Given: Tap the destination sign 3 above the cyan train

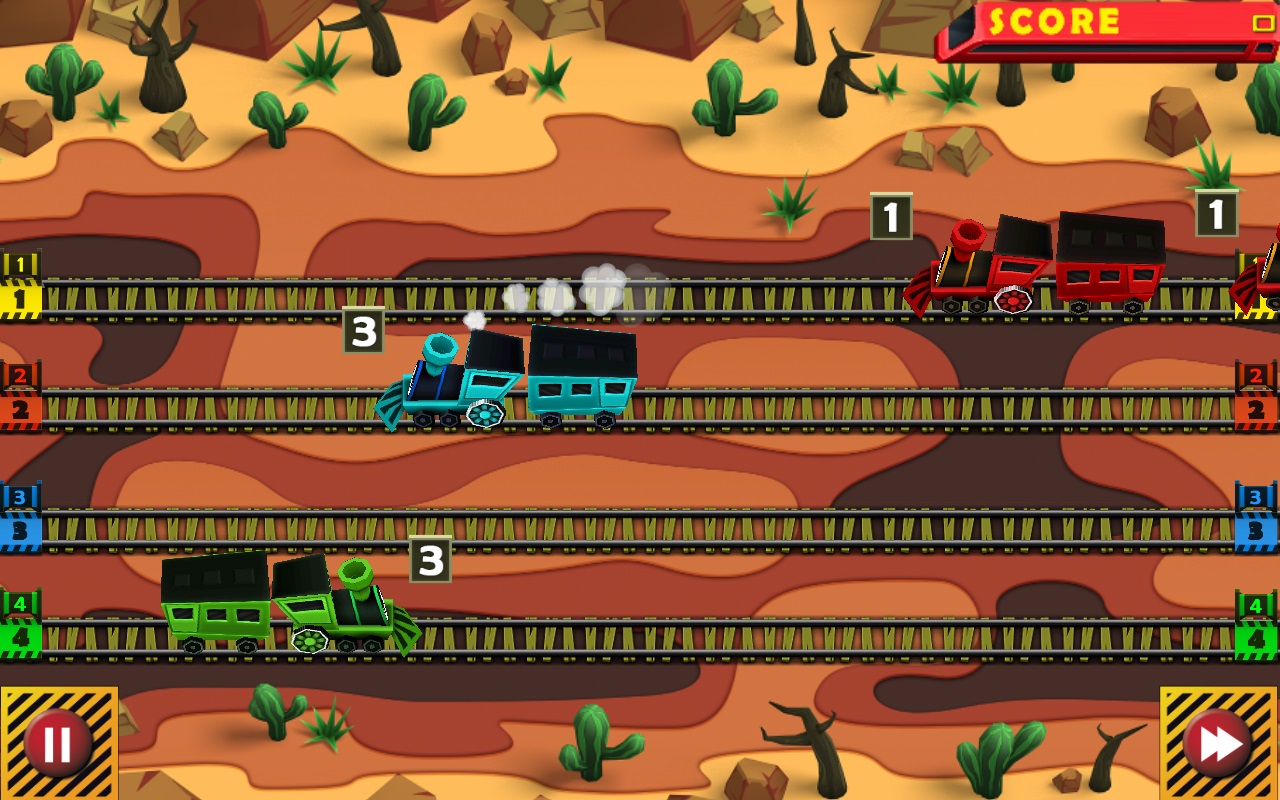Looking at the screenshot, I should [365, 330].
